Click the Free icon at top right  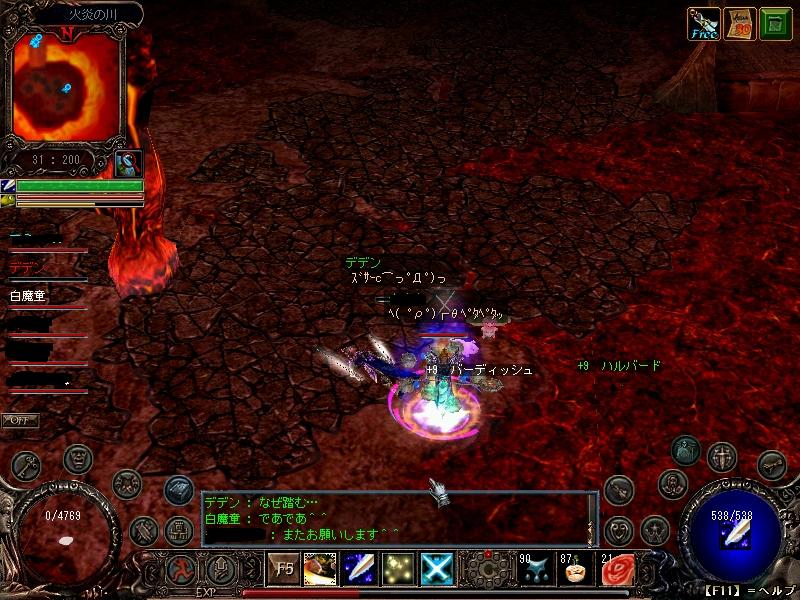(x=704, y=23)
